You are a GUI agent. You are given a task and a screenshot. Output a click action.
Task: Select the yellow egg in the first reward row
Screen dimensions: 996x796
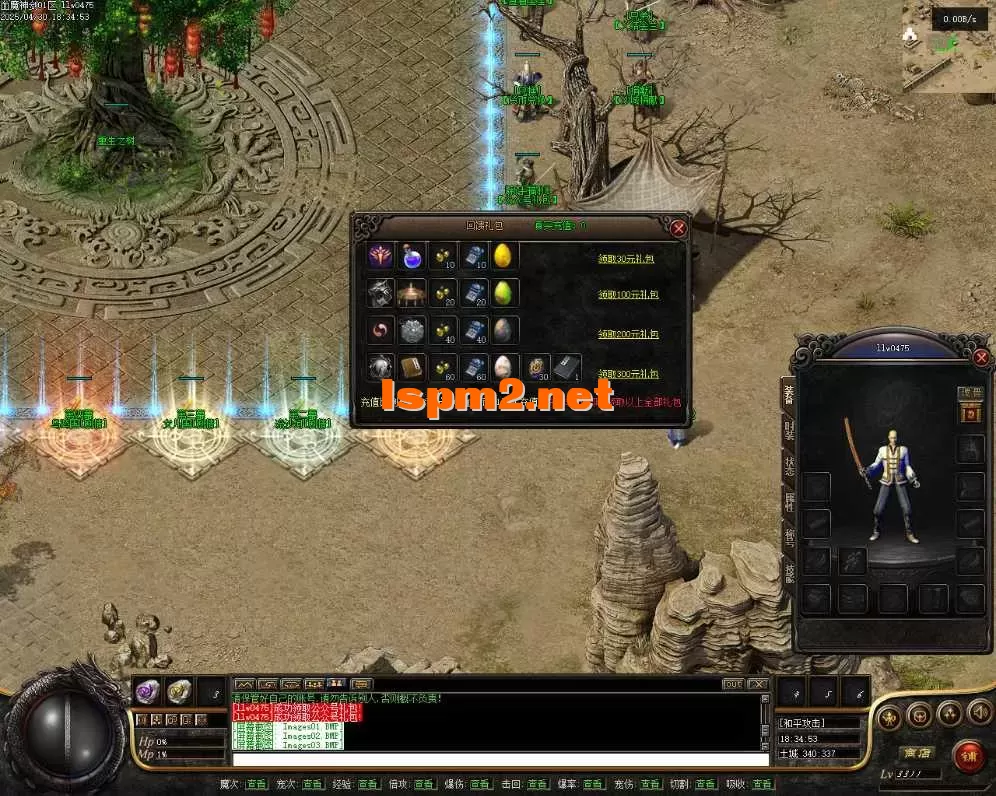(x=503, y=256)
